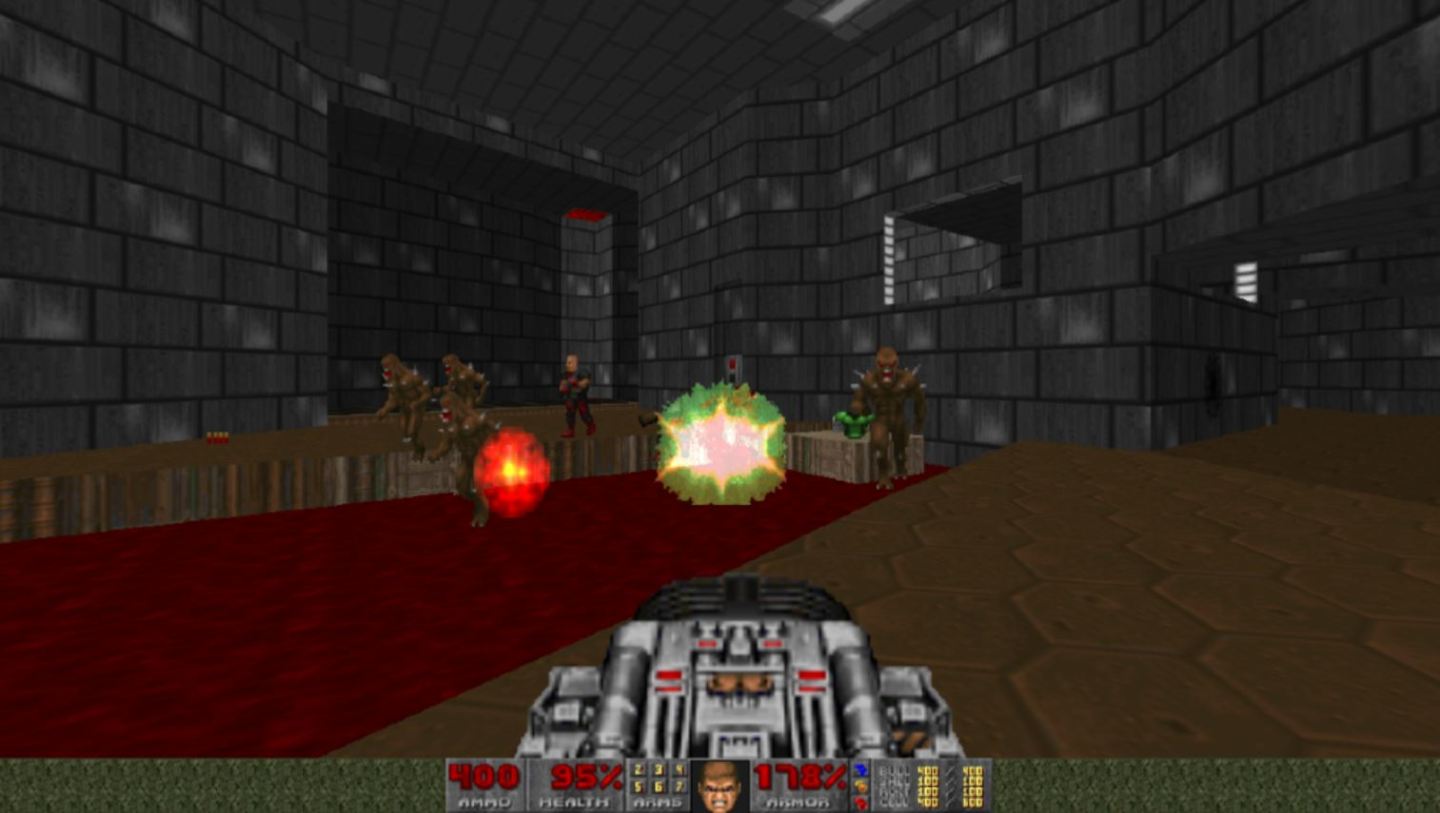This screenshot has width=1440, height=813.
Task: Click the red fireball flying toward the player
Action: point(511,470)
